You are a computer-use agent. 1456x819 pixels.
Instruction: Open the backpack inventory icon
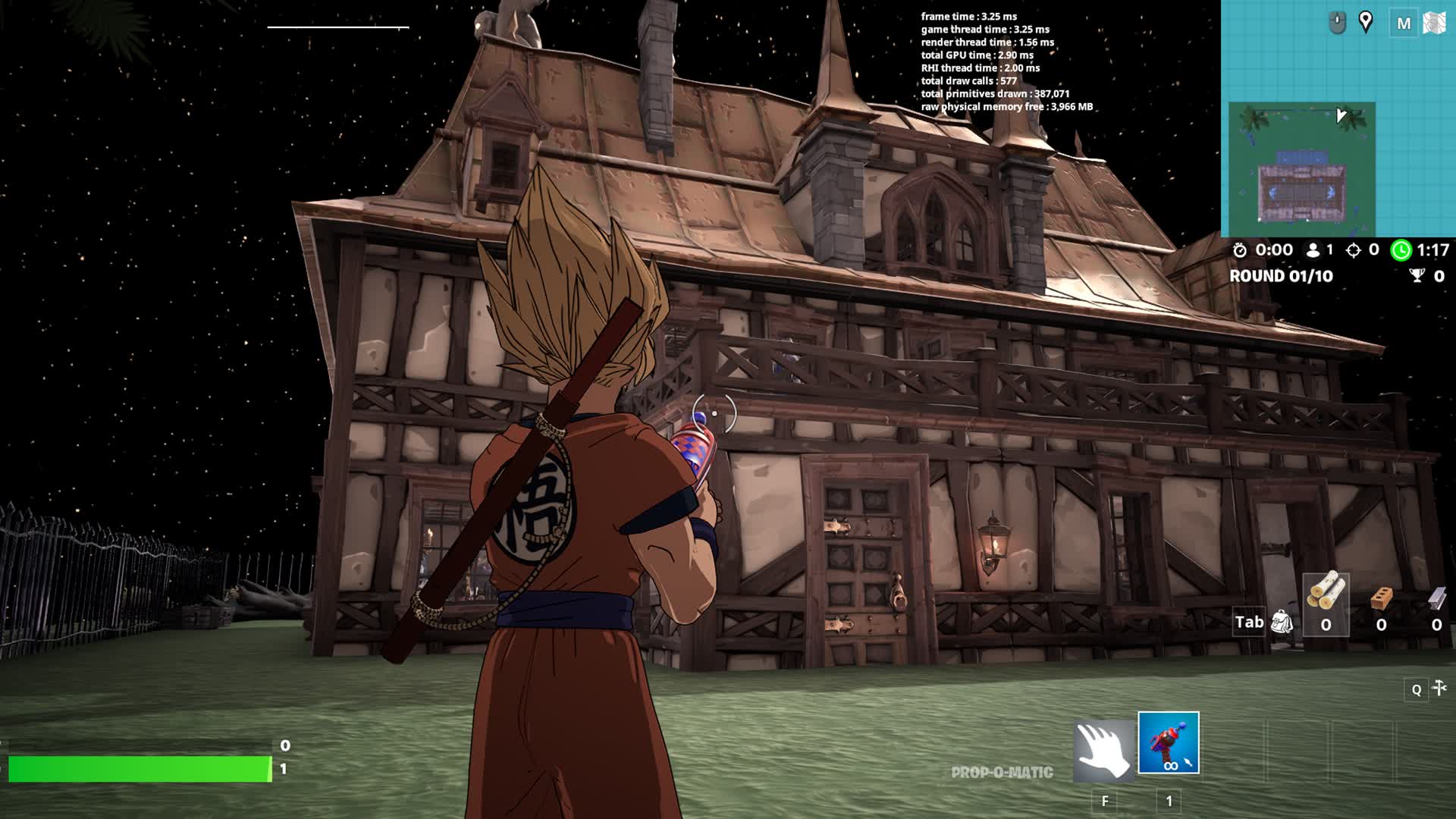pyautogui.click(x=1281, y=622)
